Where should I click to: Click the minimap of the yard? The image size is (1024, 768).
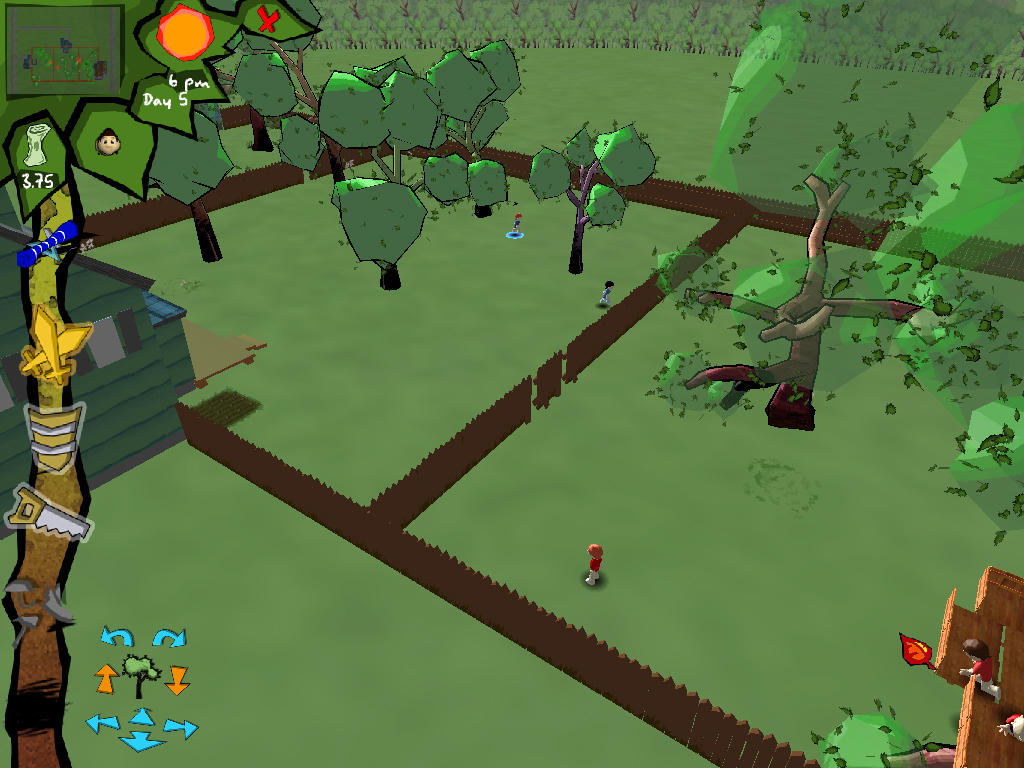pos(64,51)
